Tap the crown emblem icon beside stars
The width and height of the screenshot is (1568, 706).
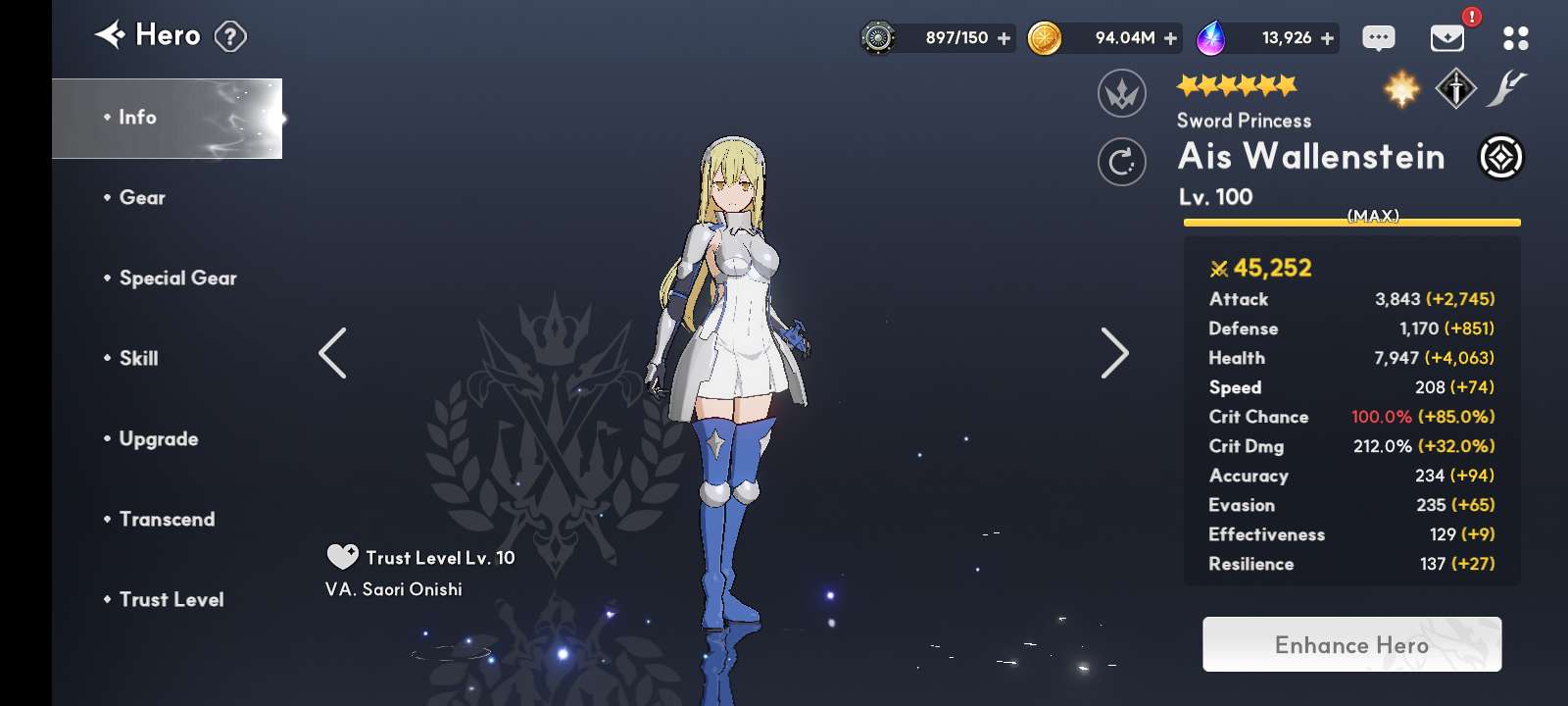pyautogui.click(x=1122, y=94)
